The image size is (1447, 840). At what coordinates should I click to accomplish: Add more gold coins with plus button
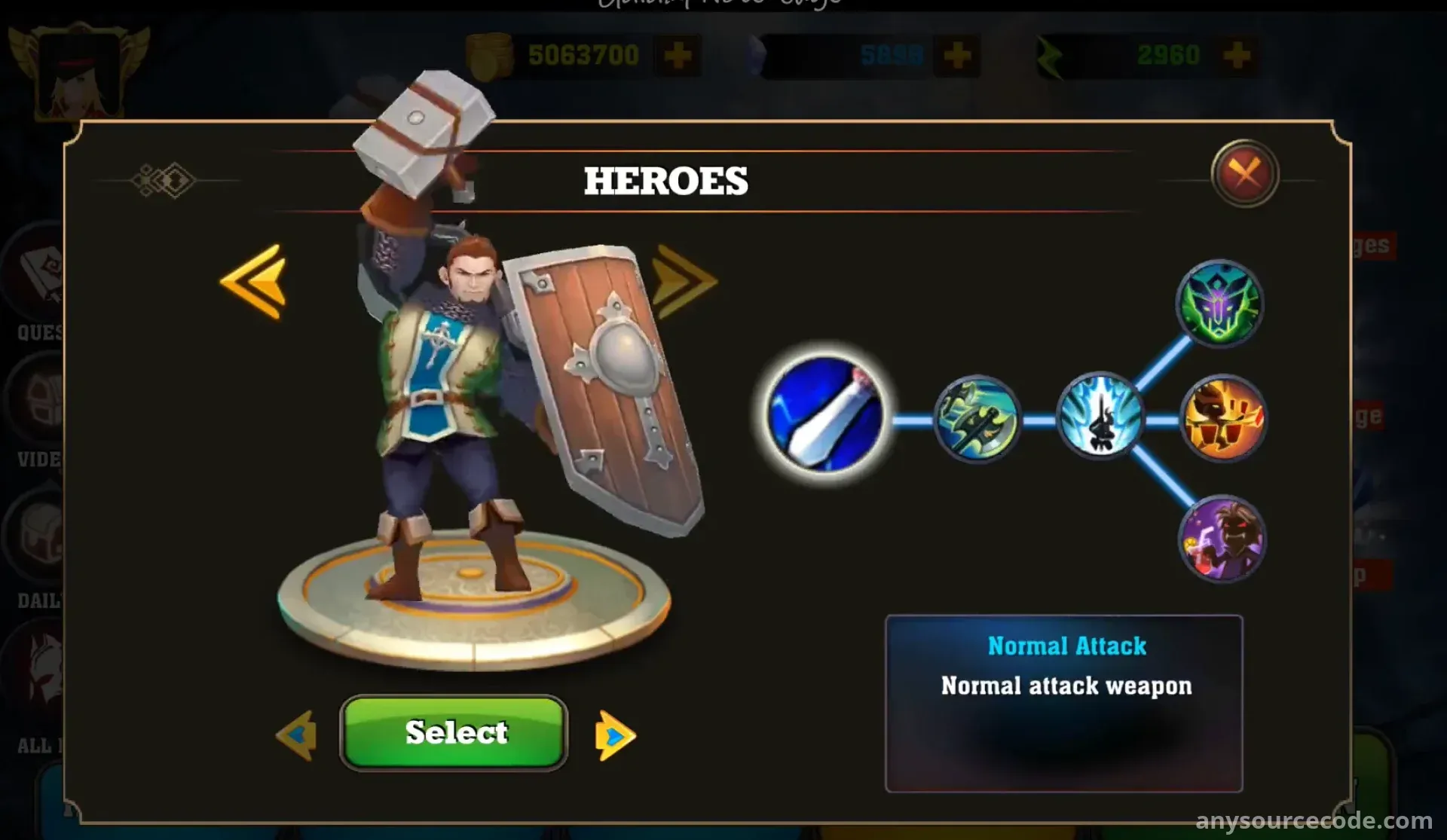point(678,55)
